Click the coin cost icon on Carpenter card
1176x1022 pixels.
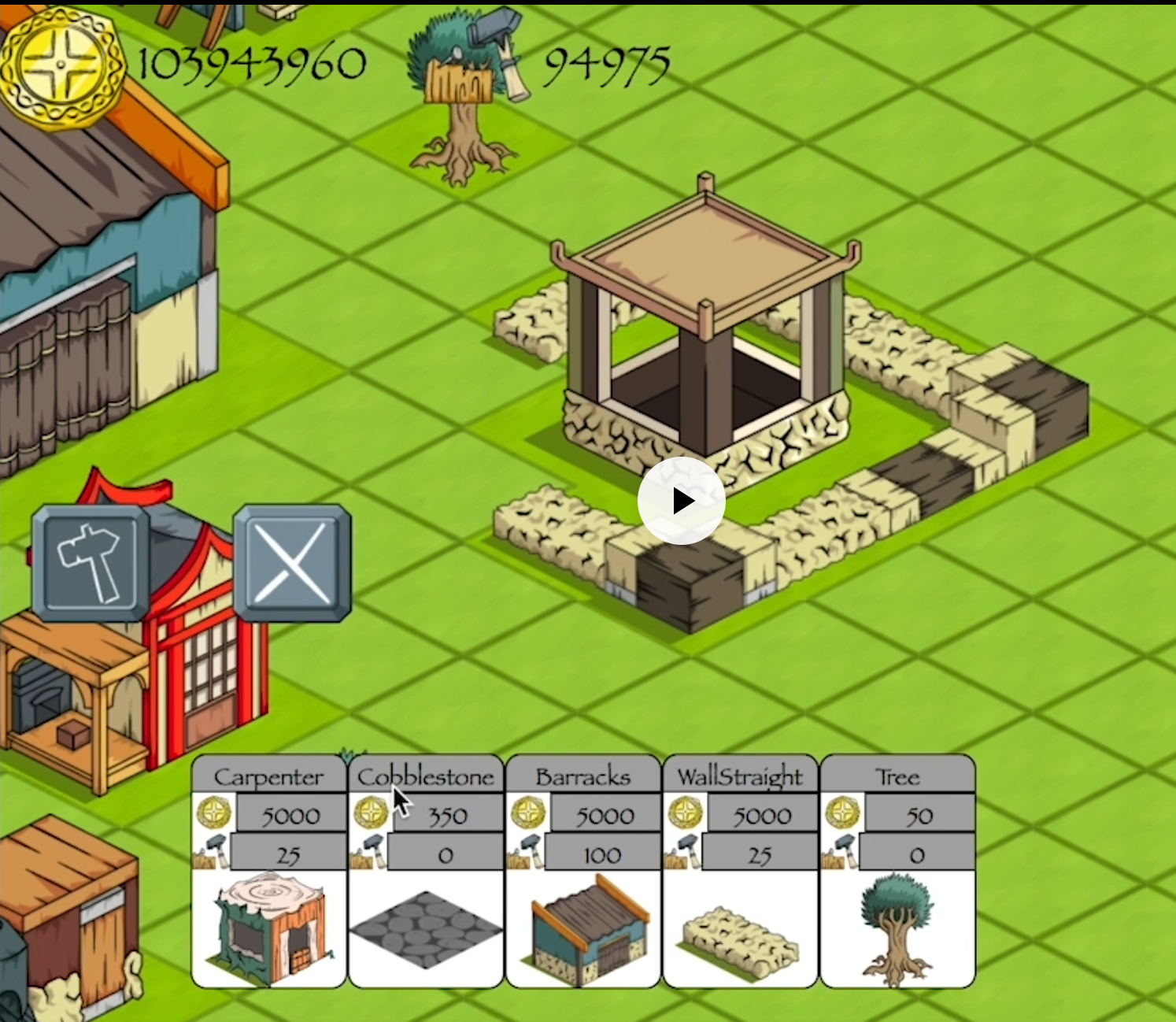click(x=215, y=813)
